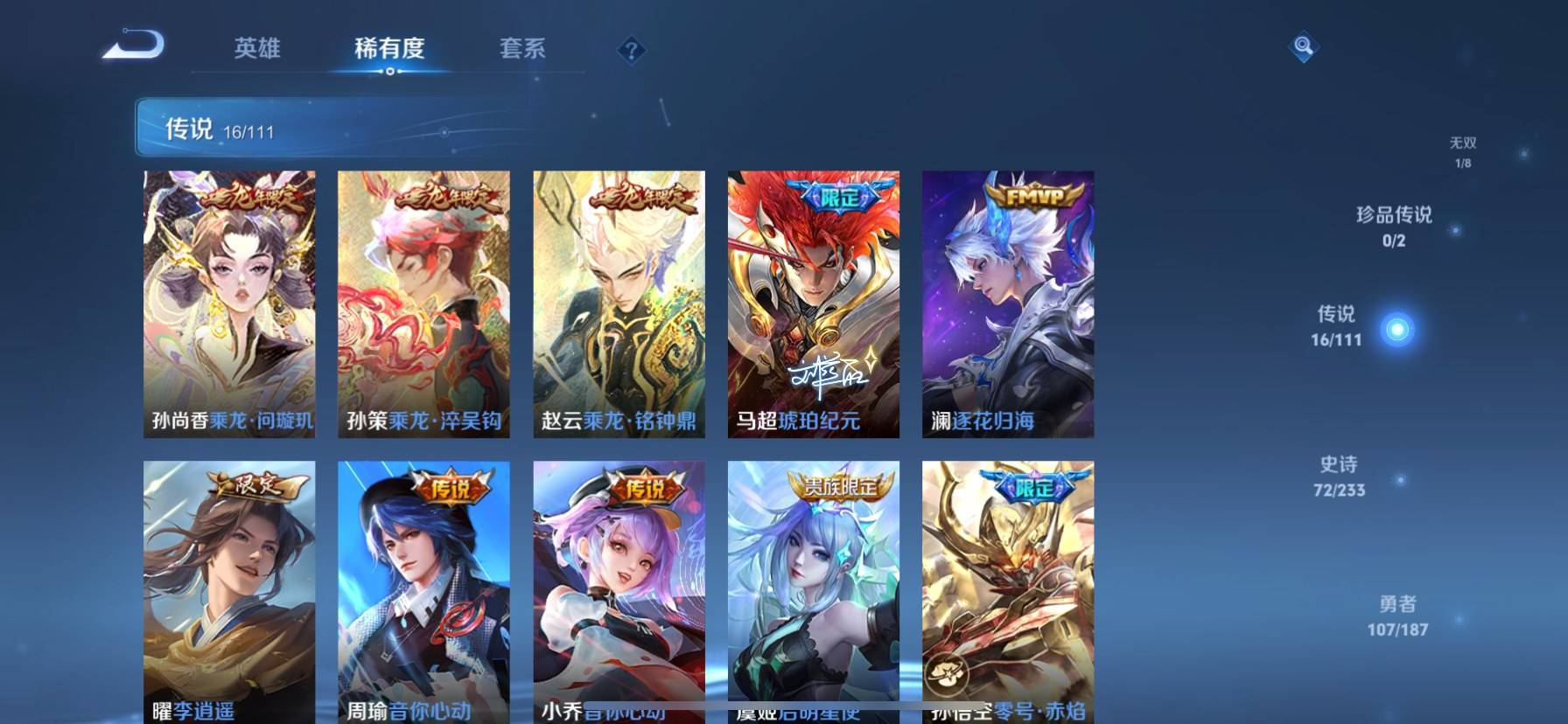Go back using the return arrow

coord(134,45)
